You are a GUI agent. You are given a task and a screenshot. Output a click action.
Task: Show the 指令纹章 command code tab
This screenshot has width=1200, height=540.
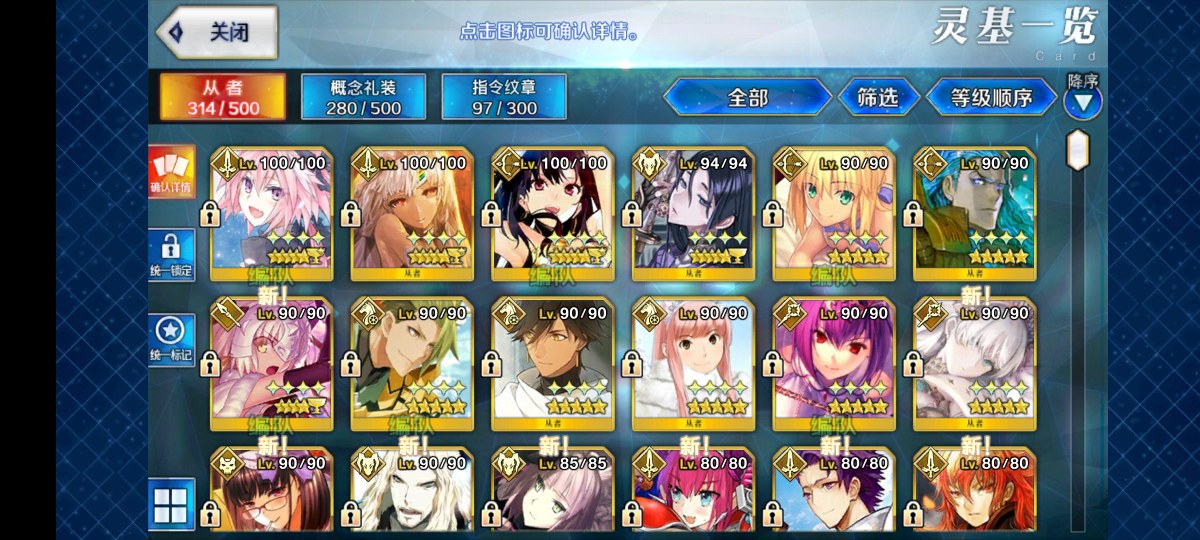[504, 97]
